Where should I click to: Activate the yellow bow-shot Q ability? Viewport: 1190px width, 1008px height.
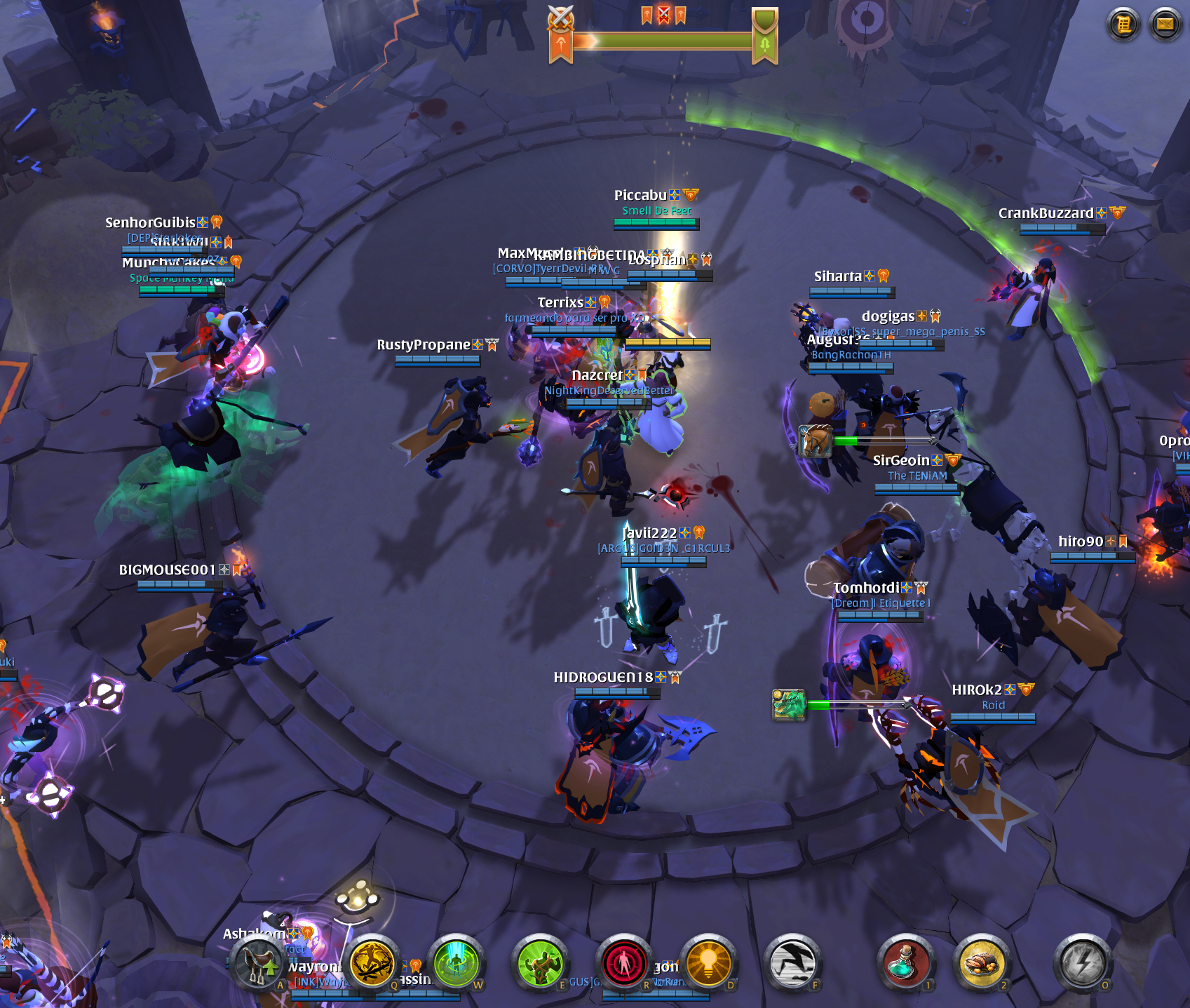[x=372, y=962]
